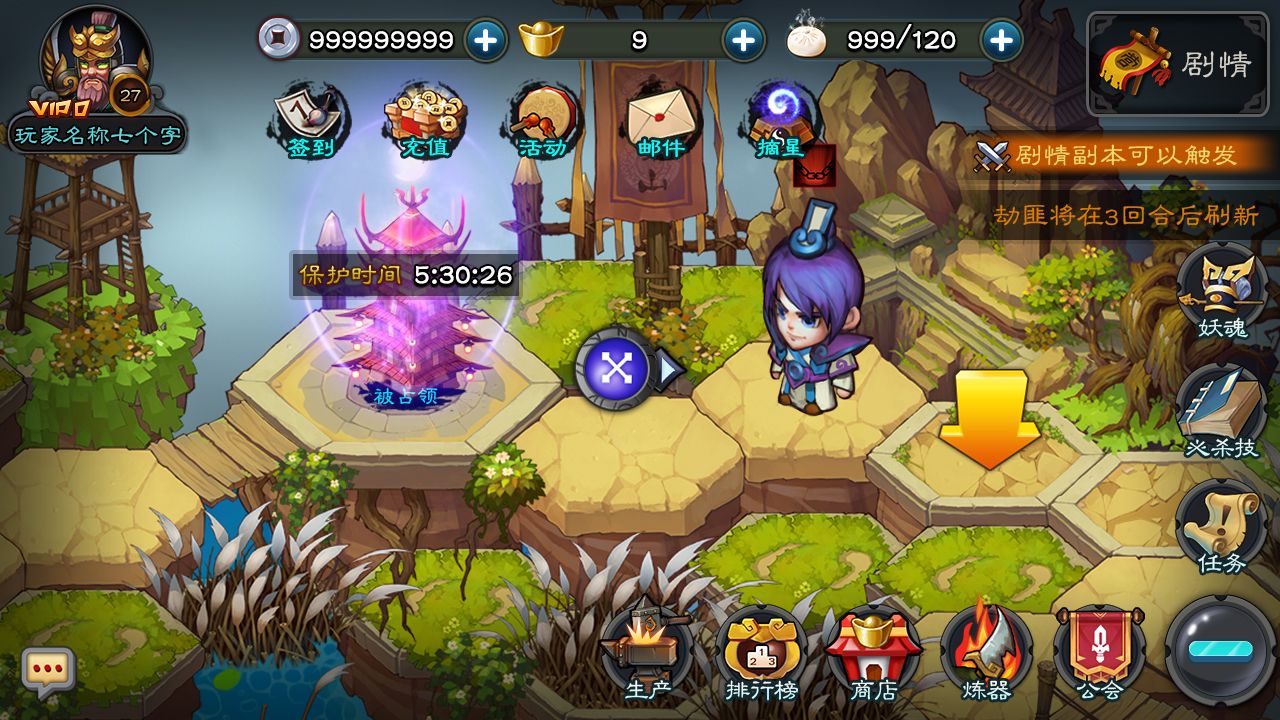The image size is (1280, 720).
Task: Open the 公会 guild banner
Action: 1099,652
